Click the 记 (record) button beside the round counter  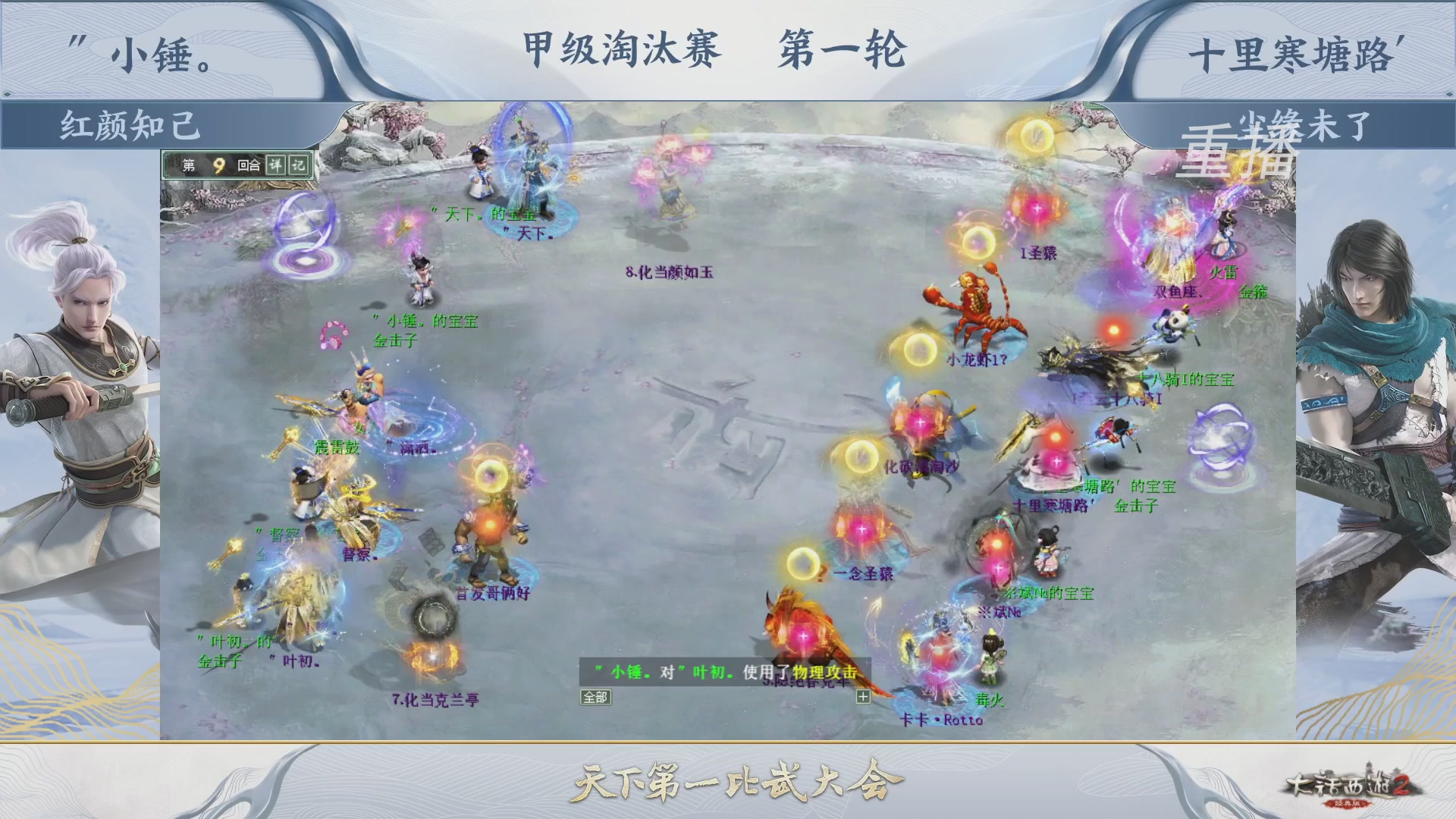coord(297,165)
